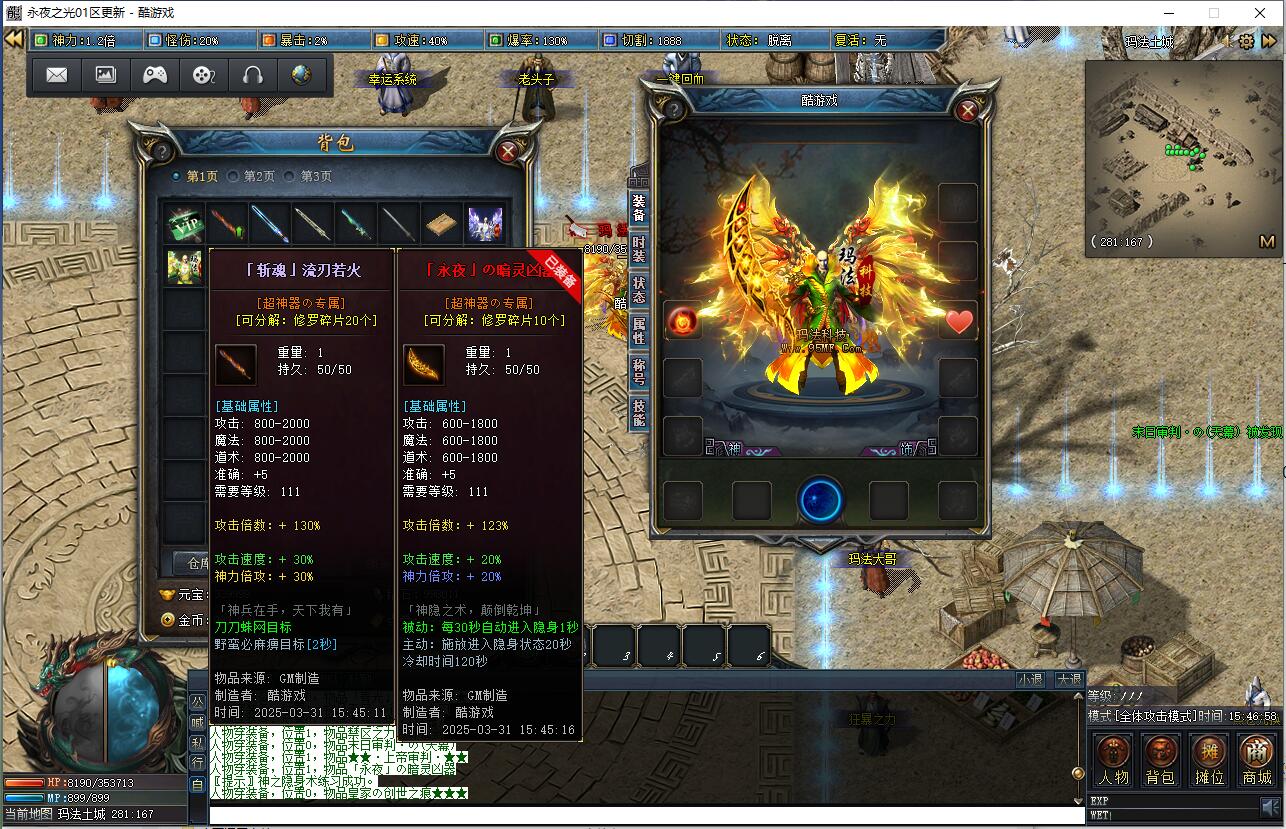Close the 酷游戏 character equipment panel
The height and width of the screenshot is (829, 1286).
pyautogui.click(x=967, y=111)
